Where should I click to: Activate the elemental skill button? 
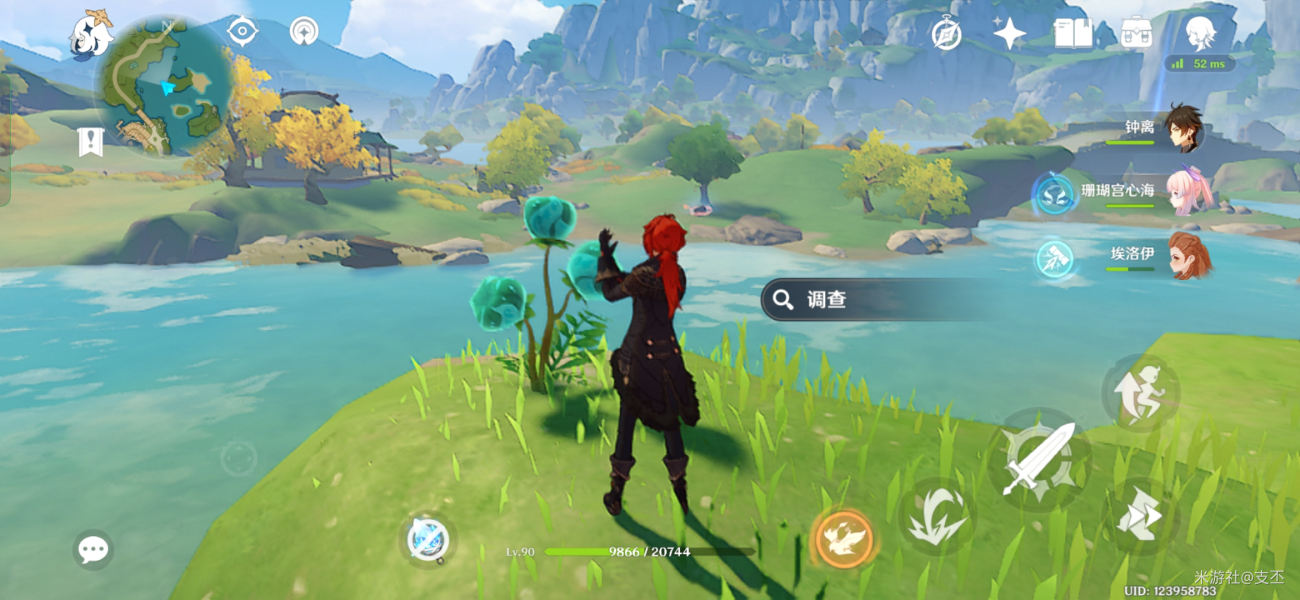tap(936, 516)
